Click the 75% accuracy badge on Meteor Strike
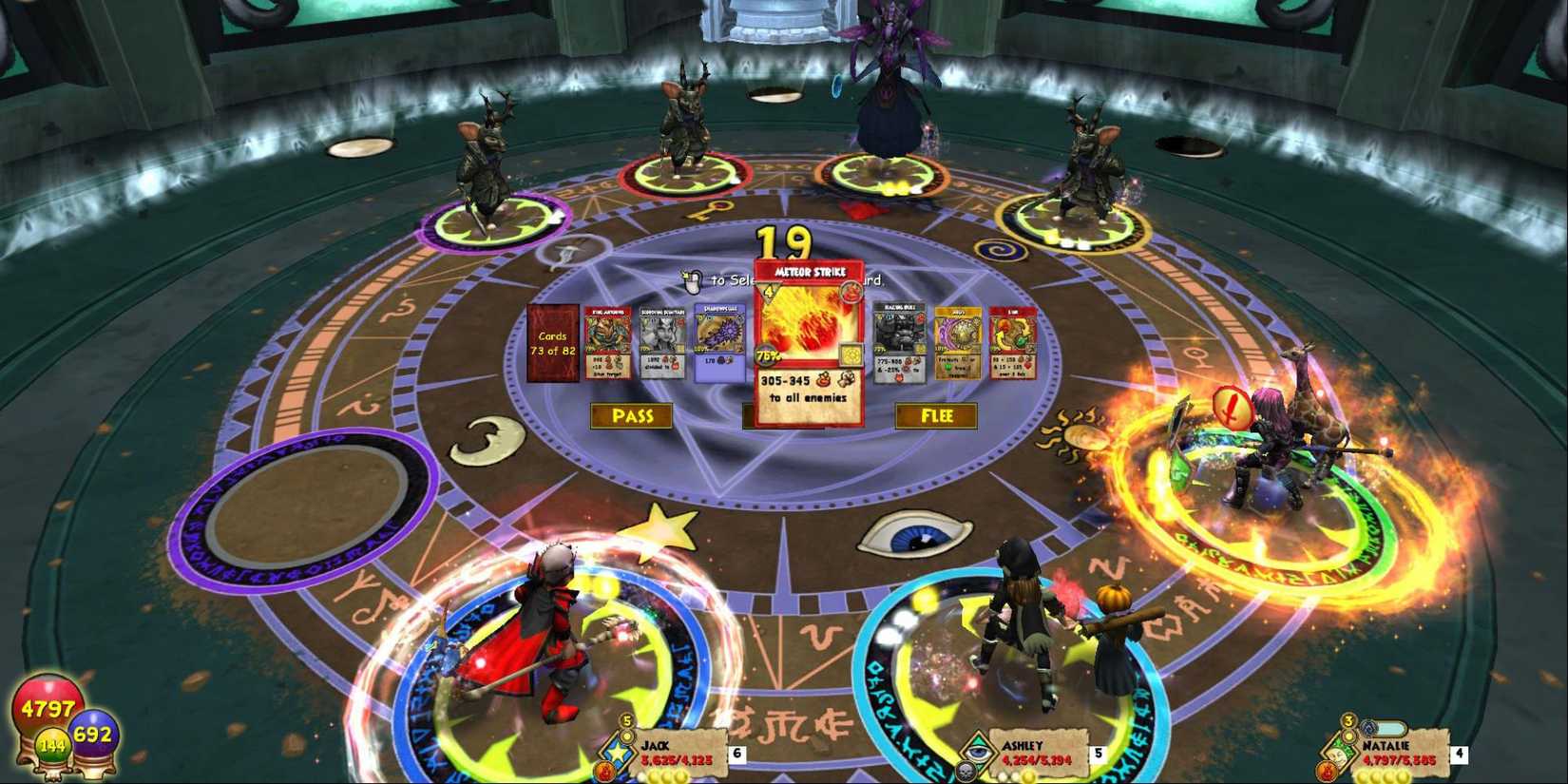The width and height of the screenshot is (1568, 784). [x=766, y=356]
